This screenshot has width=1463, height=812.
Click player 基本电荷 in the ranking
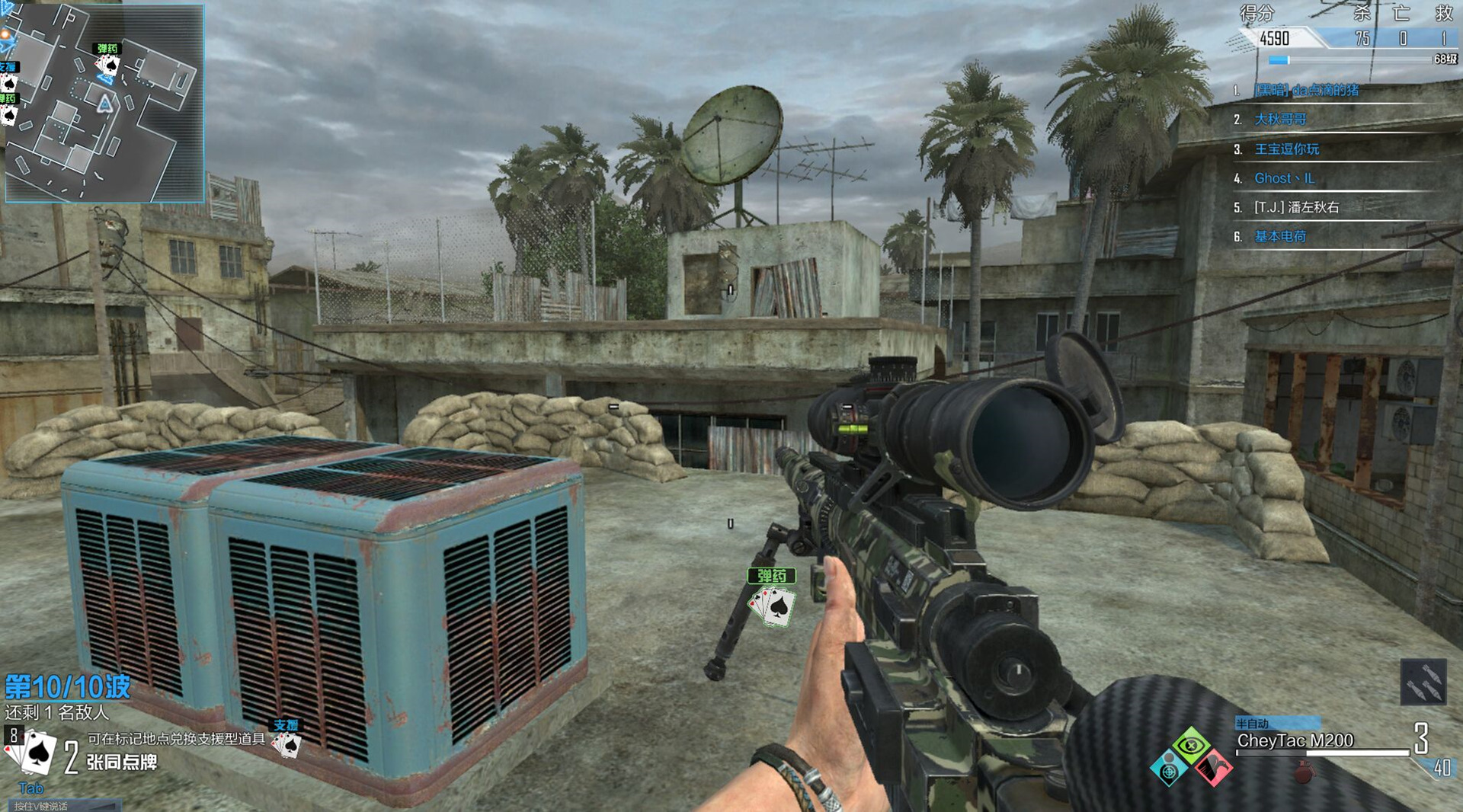tap(1280, 237)
